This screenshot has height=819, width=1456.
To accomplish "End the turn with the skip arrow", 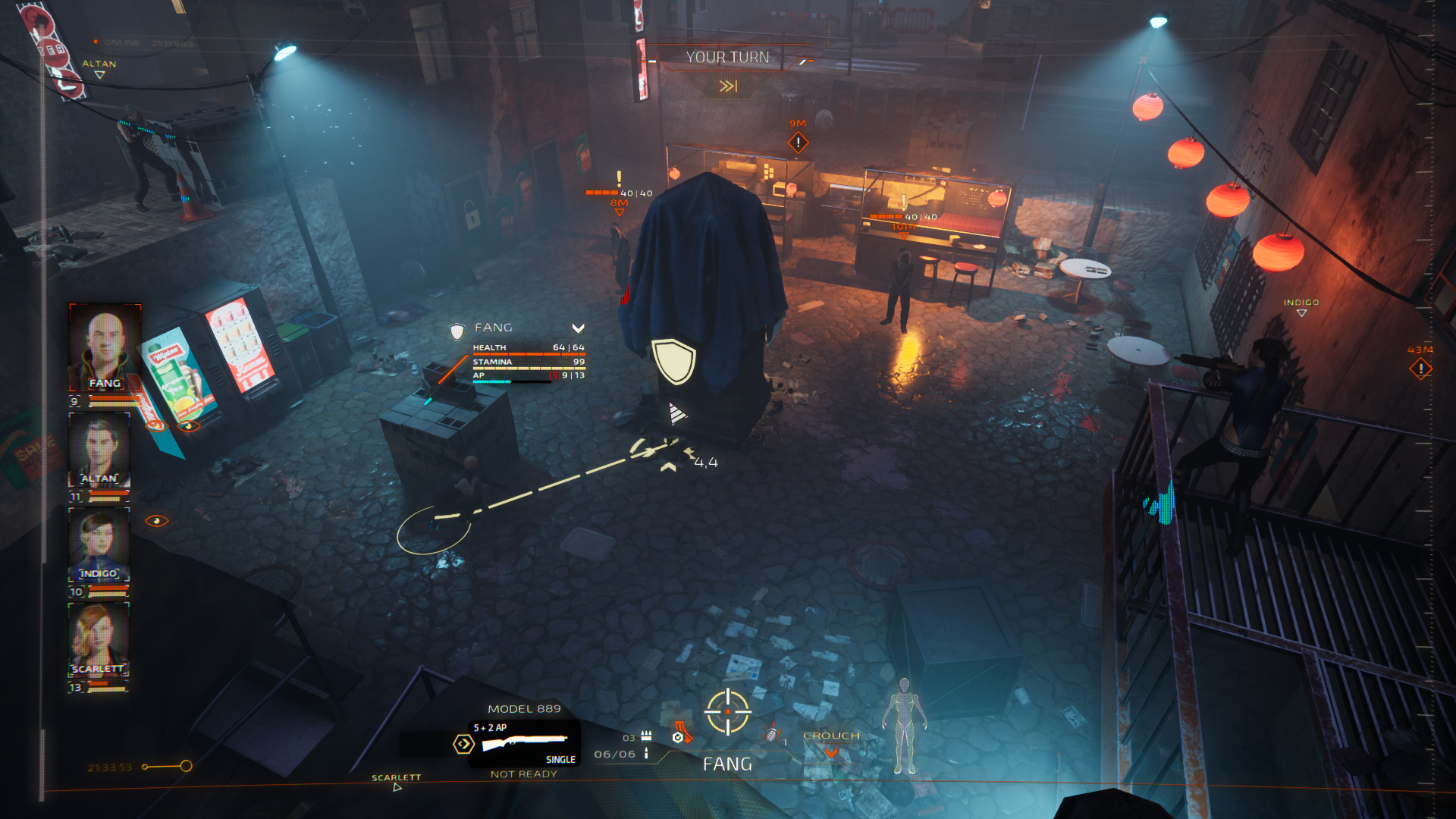I will tap(728, 86).
